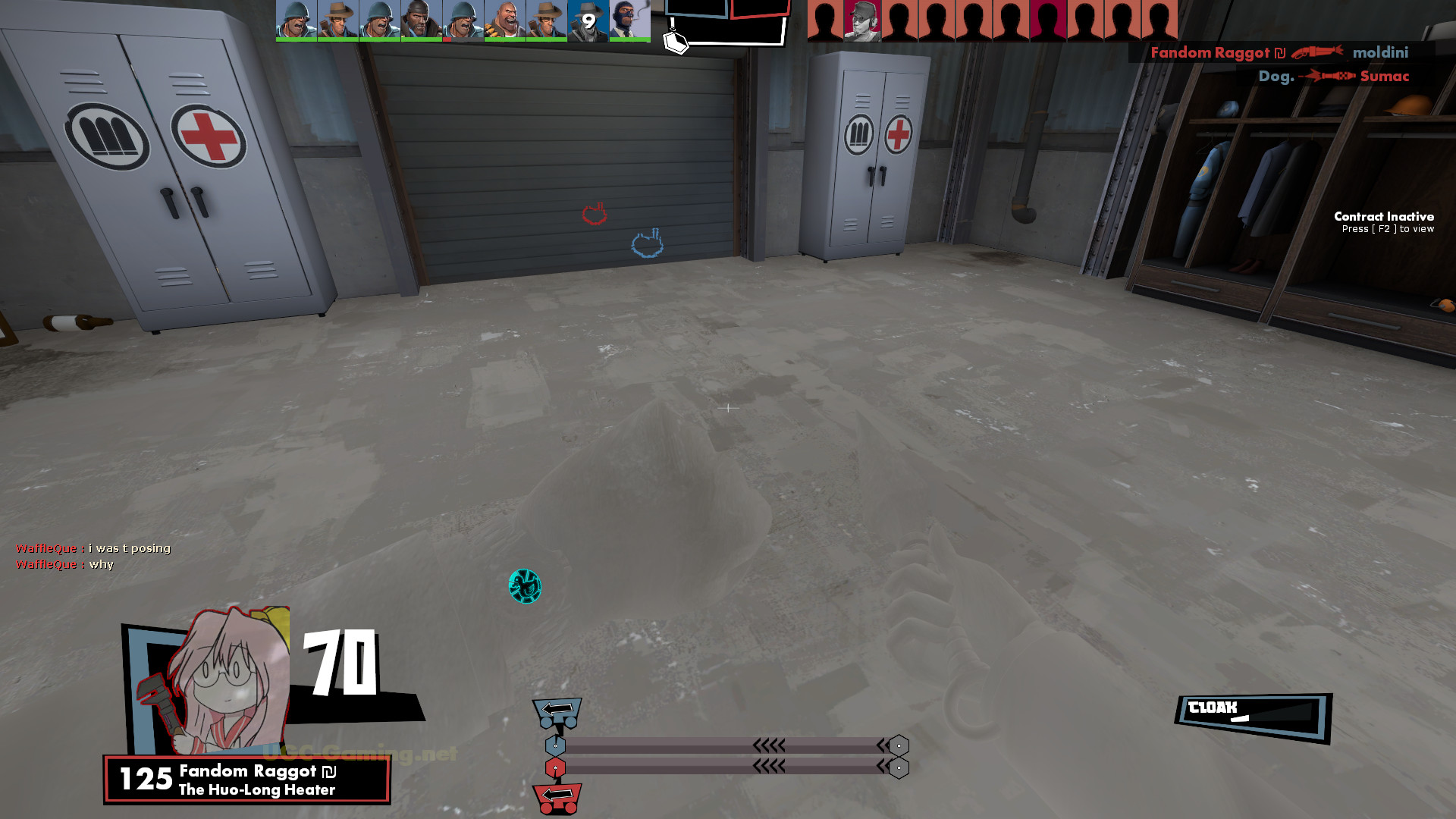Click WaffleQue's chat message saying why
Viewport: 1456px width, 819px height.
[64, 564]
